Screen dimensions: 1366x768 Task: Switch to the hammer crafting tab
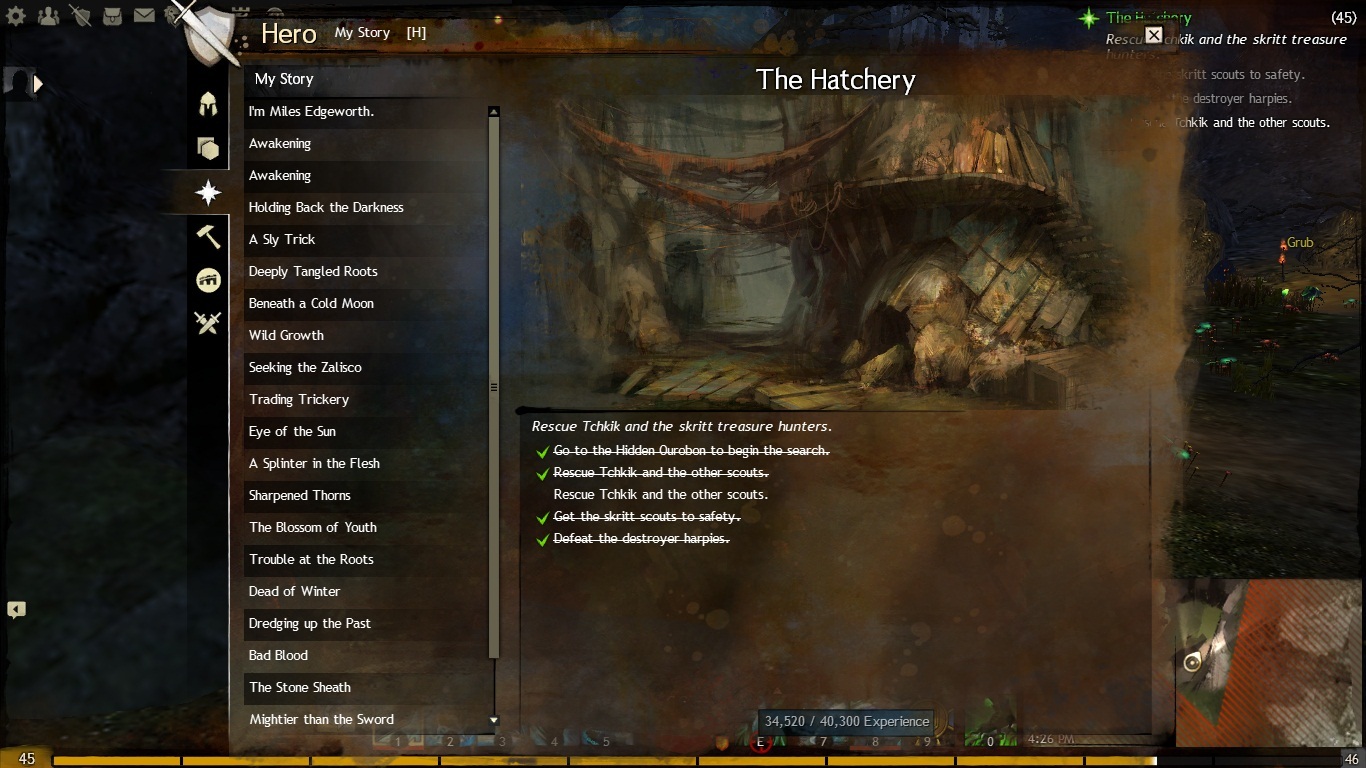208,236
